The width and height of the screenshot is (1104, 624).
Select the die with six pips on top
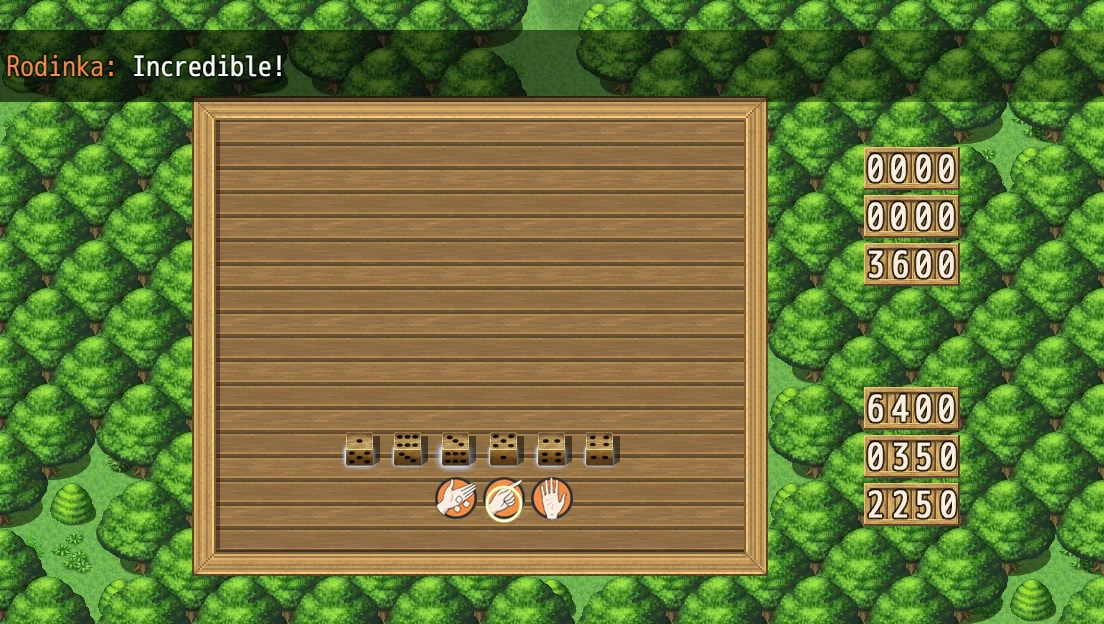point(407,449)
